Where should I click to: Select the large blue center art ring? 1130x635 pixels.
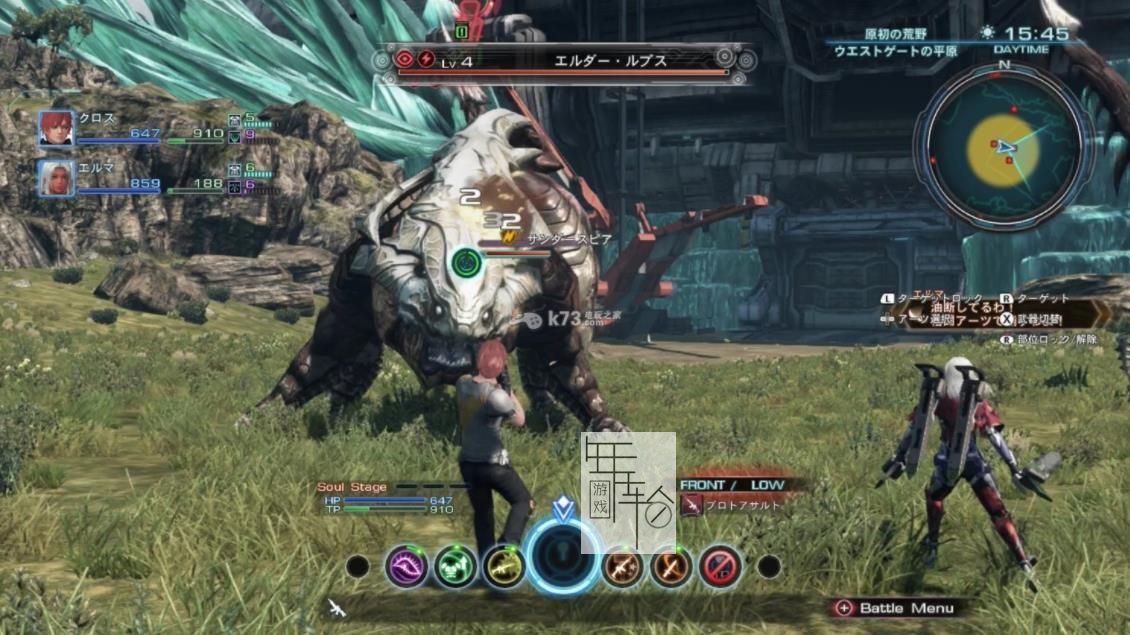564,557
